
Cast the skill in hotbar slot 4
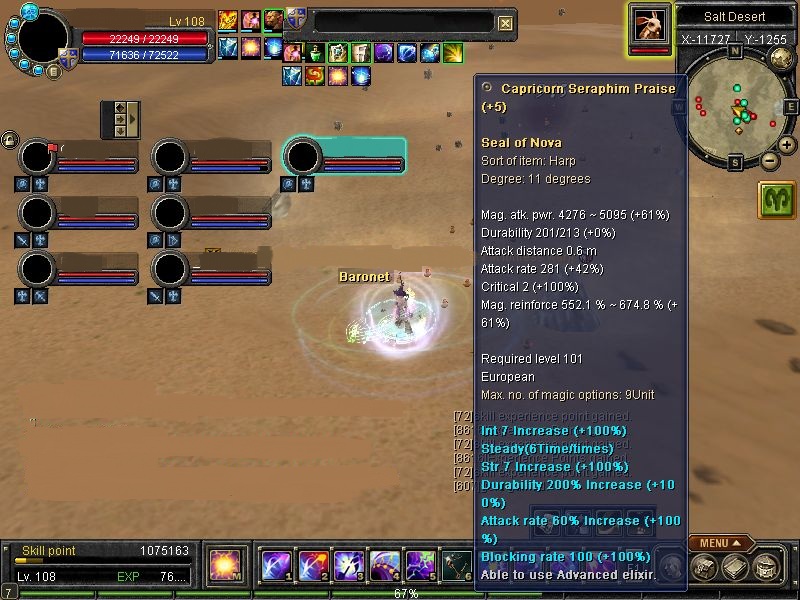point(384,566)
